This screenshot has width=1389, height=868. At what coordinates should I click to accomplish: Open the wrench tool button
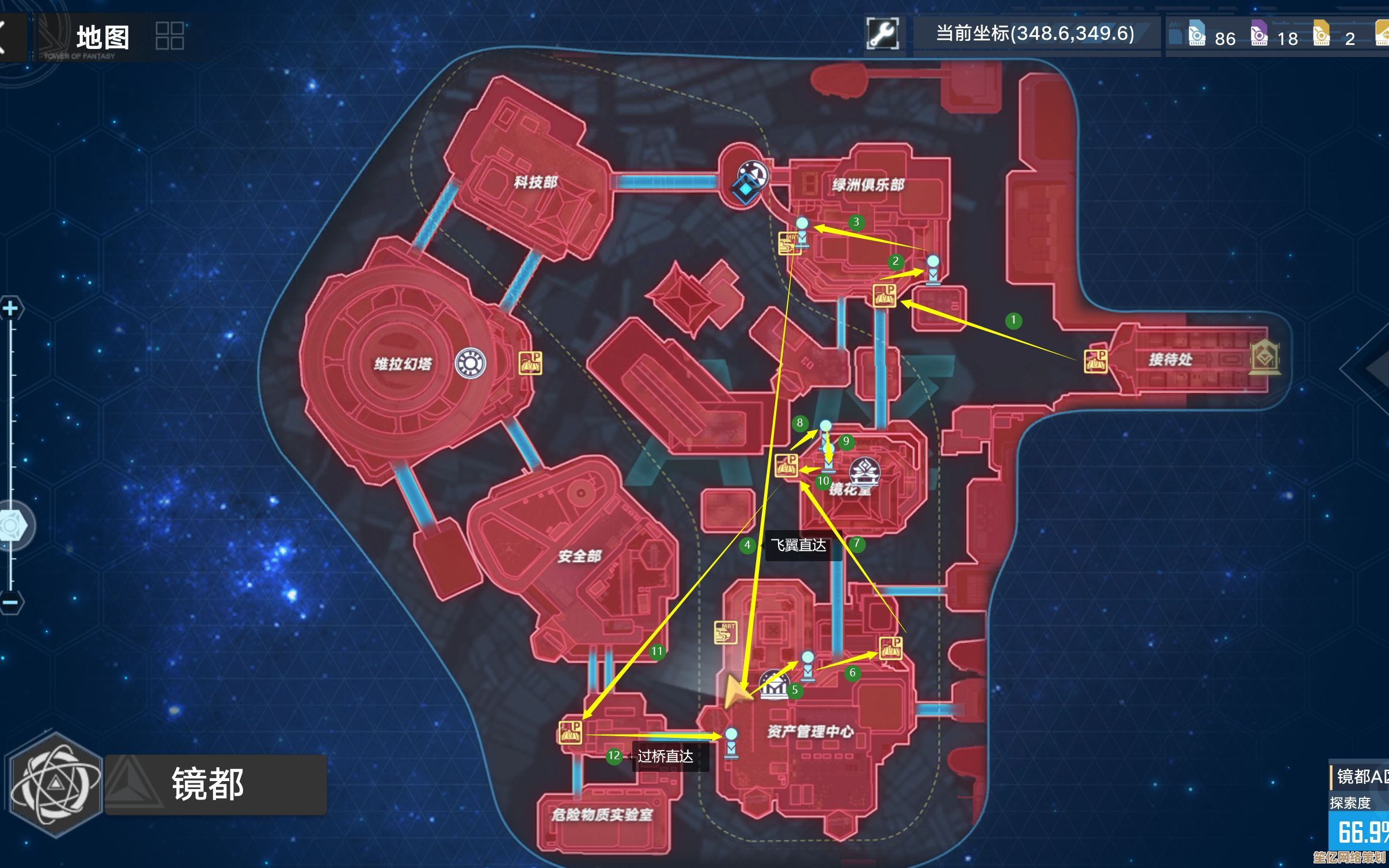pyautogui.click(x=882, y=34)
